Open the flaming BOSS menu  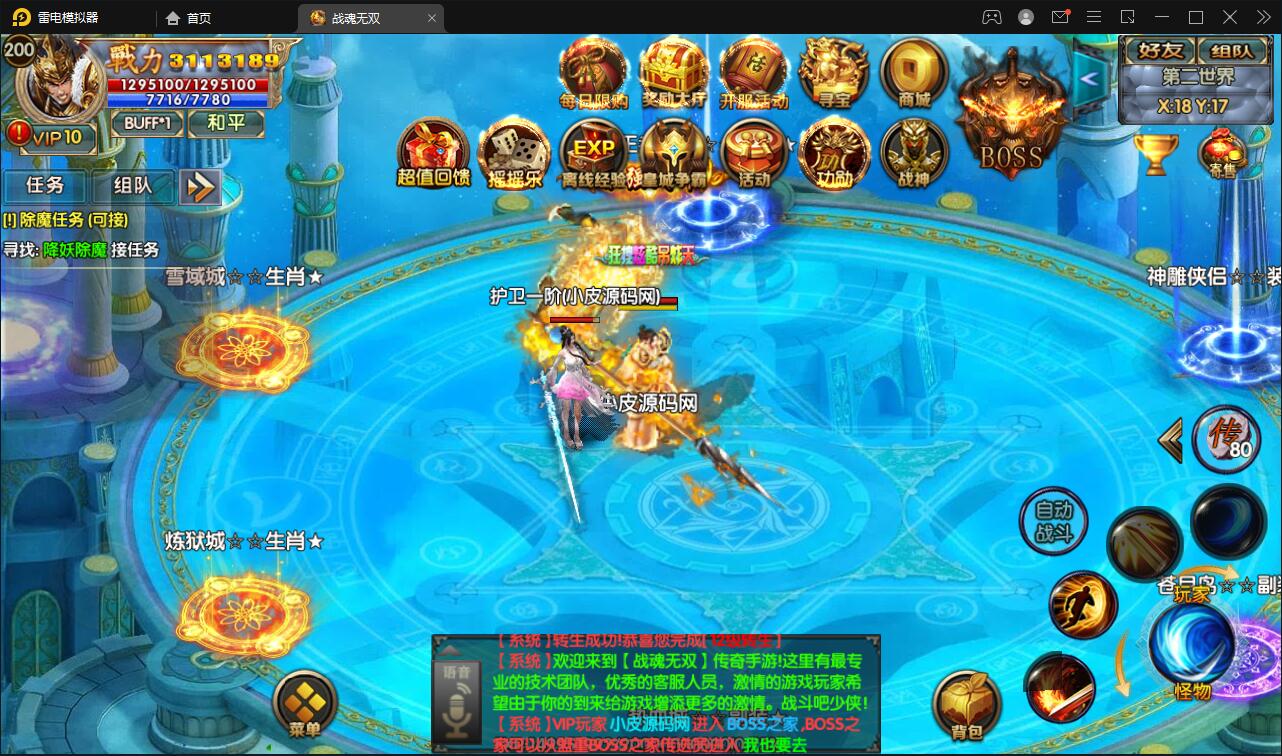[1010, 120]
